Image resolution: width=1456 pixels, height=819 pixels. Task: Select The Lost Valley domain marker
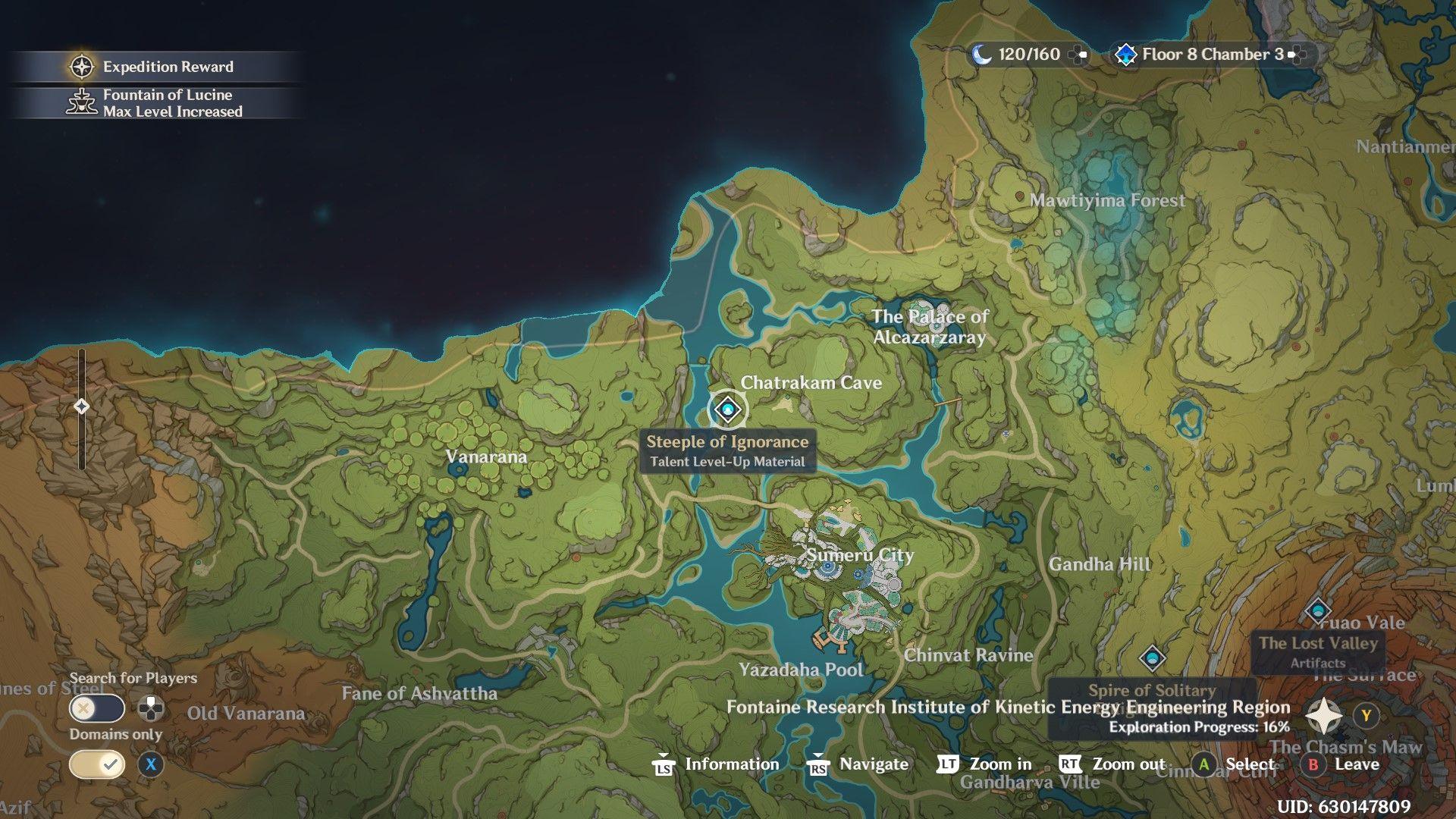1317,610
